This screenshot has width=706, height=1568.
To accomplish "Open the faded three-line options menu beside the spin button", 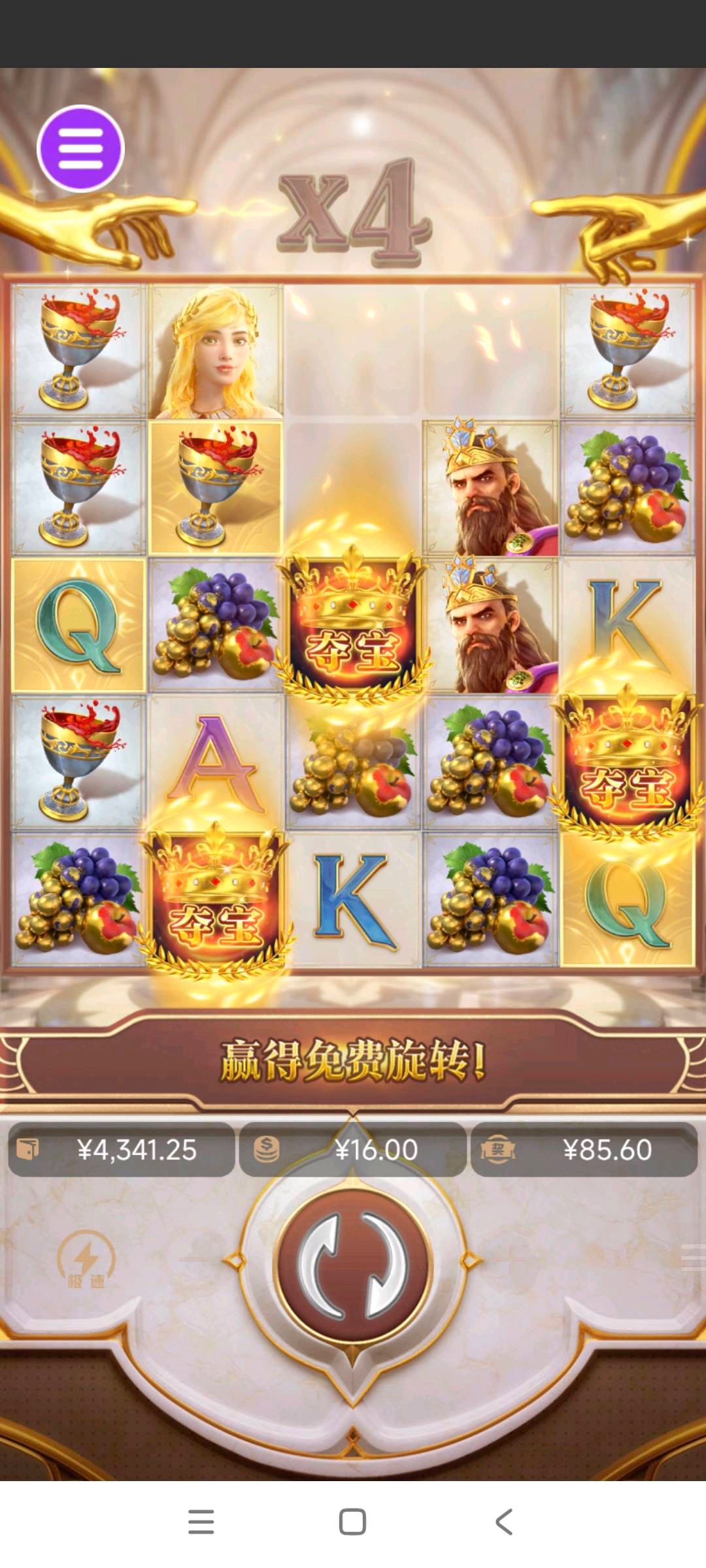I will pos(692,1257).
